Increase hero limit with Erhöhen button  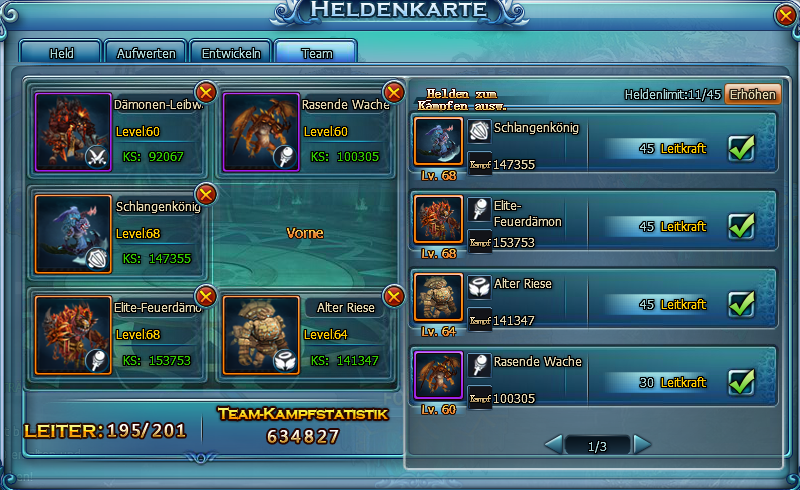point(752,94)
